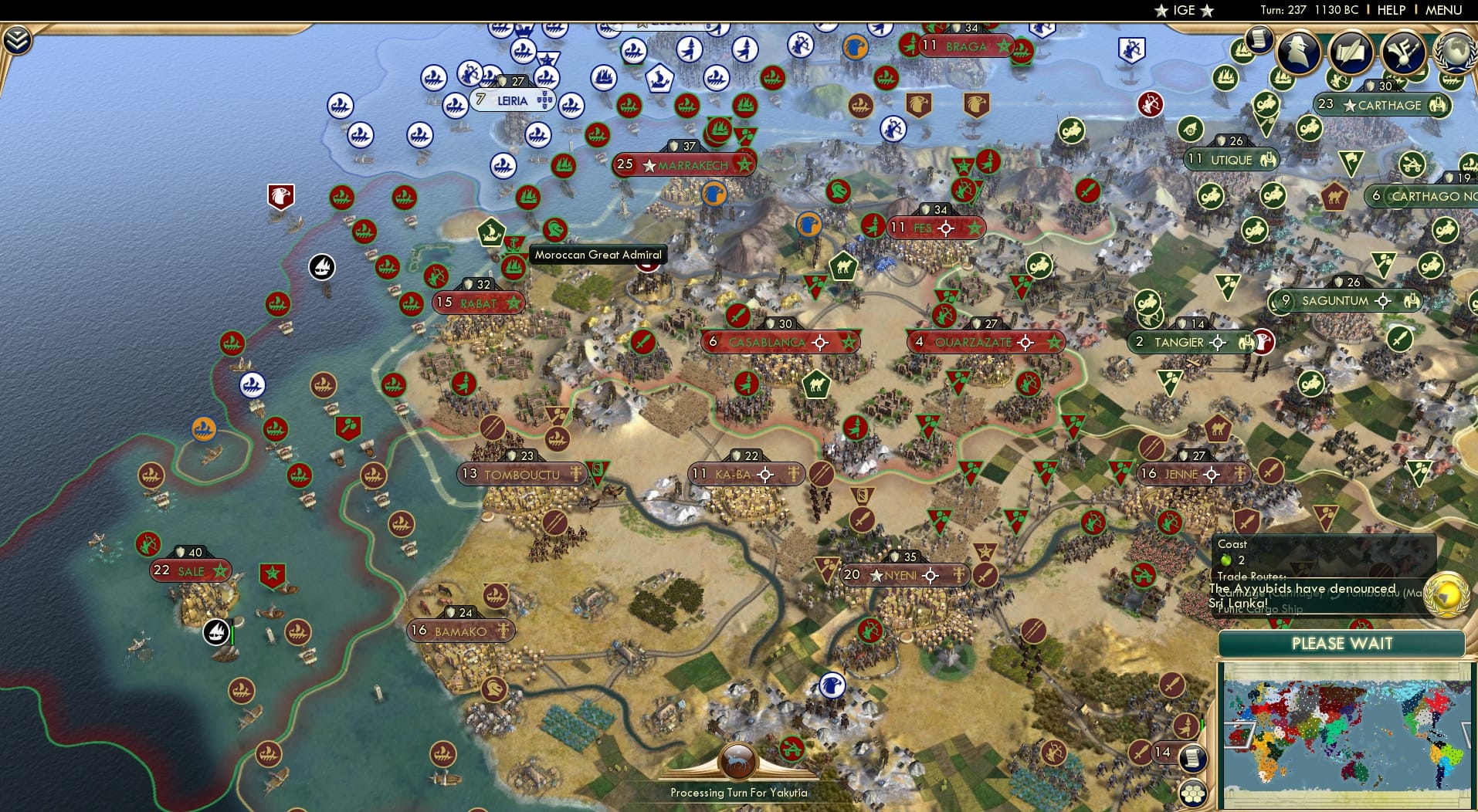This screenshot has width=1478, height=812.
Task: Open the HELP item
Action: point(1391,10)
